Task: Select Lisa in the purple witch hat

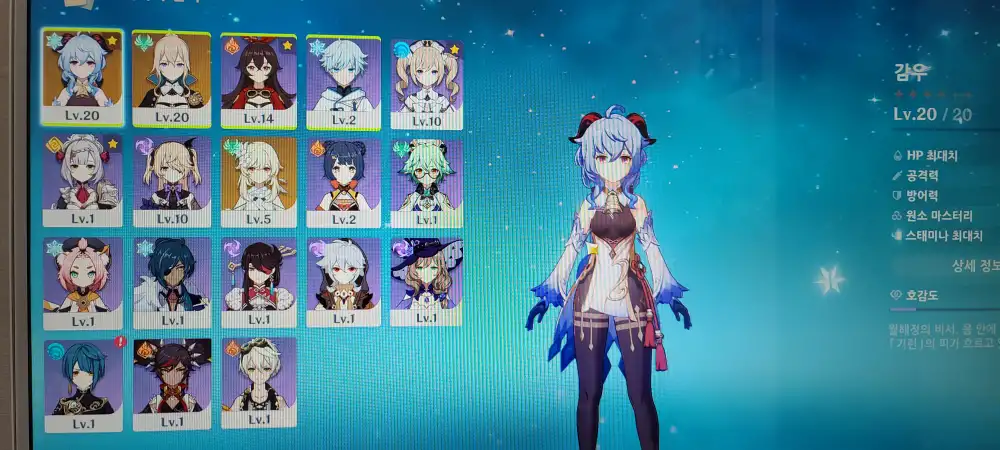Action: [427, 280]
